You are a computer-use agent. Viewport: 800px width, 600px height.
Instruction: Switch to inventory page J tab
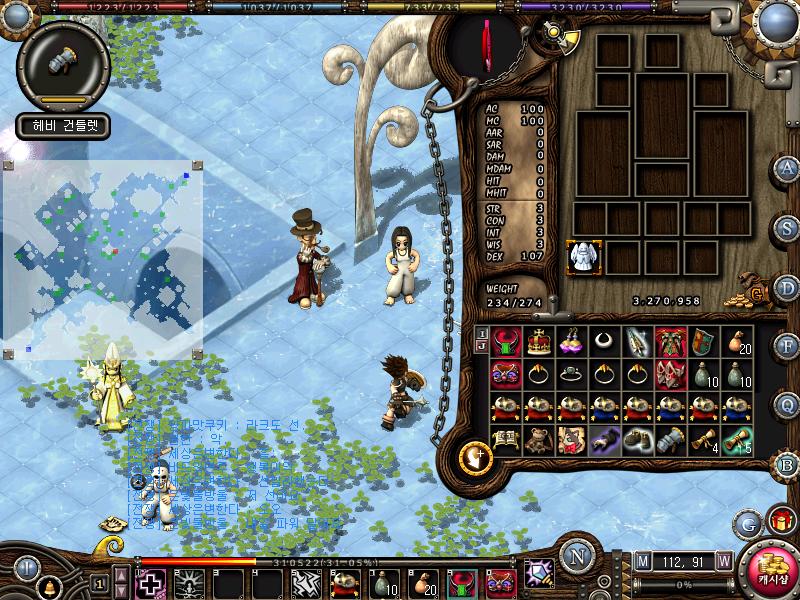[x=482, y=347]
